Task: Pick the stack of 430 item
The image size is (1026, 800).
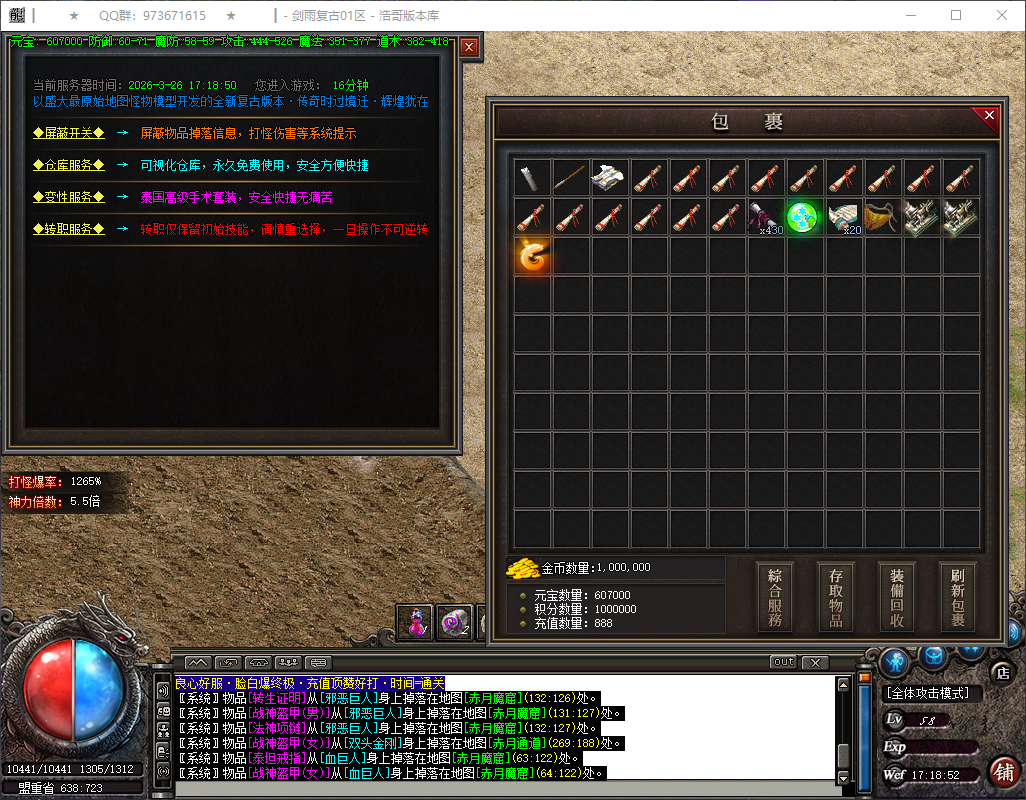Action: (x=766, y=217)
